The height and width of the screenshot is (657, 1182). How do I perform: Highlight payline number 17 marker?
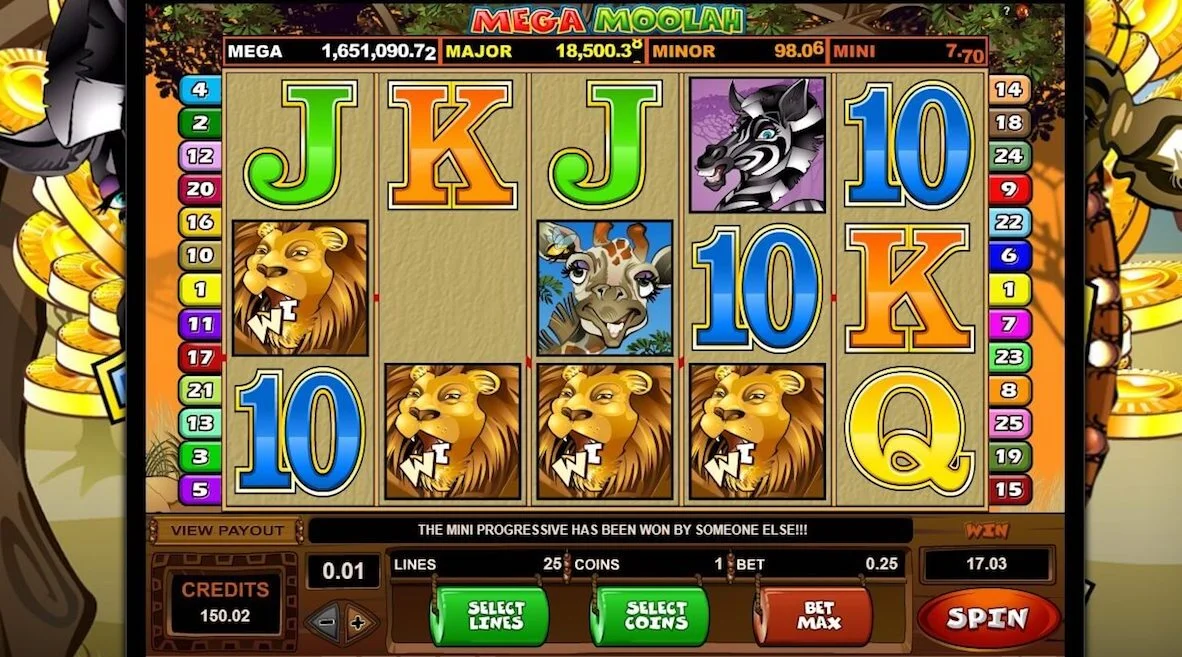[200, 356]
